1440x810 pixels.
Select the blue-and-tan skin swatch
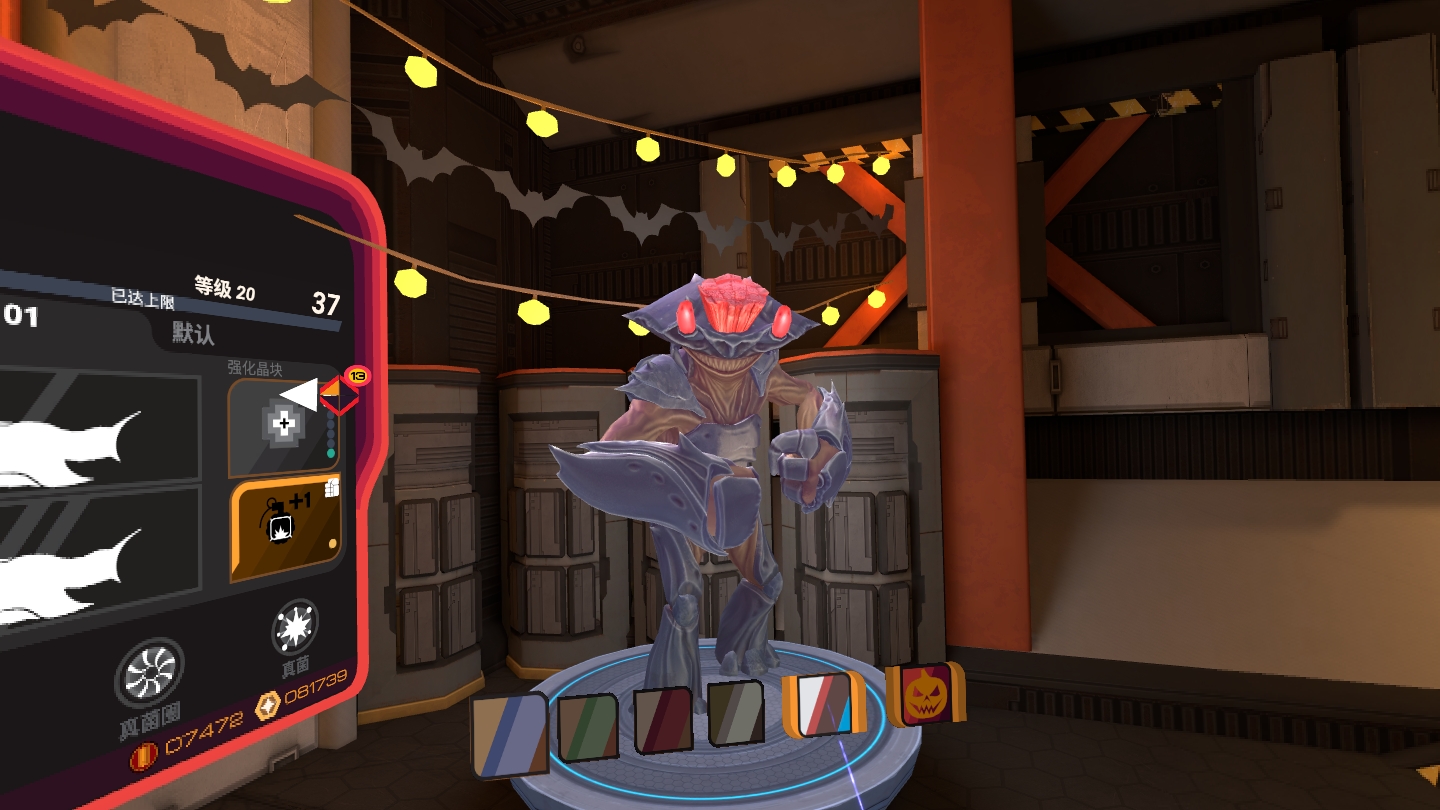[510, 735]
